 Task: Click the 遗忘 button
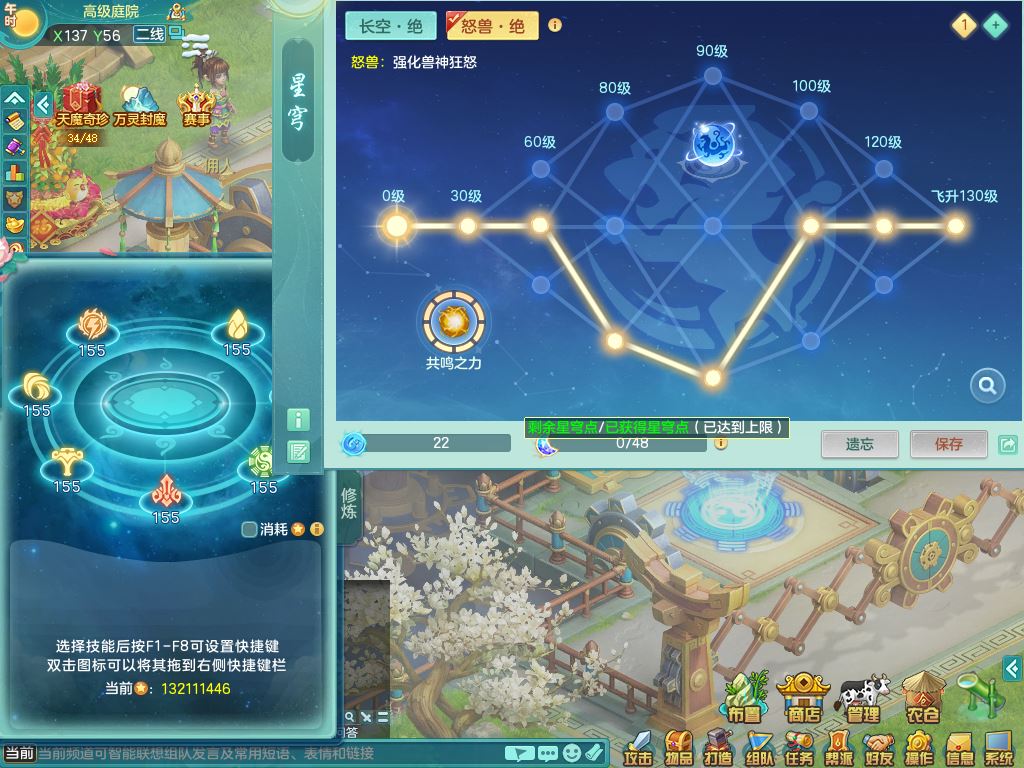(x=859, y=444)
